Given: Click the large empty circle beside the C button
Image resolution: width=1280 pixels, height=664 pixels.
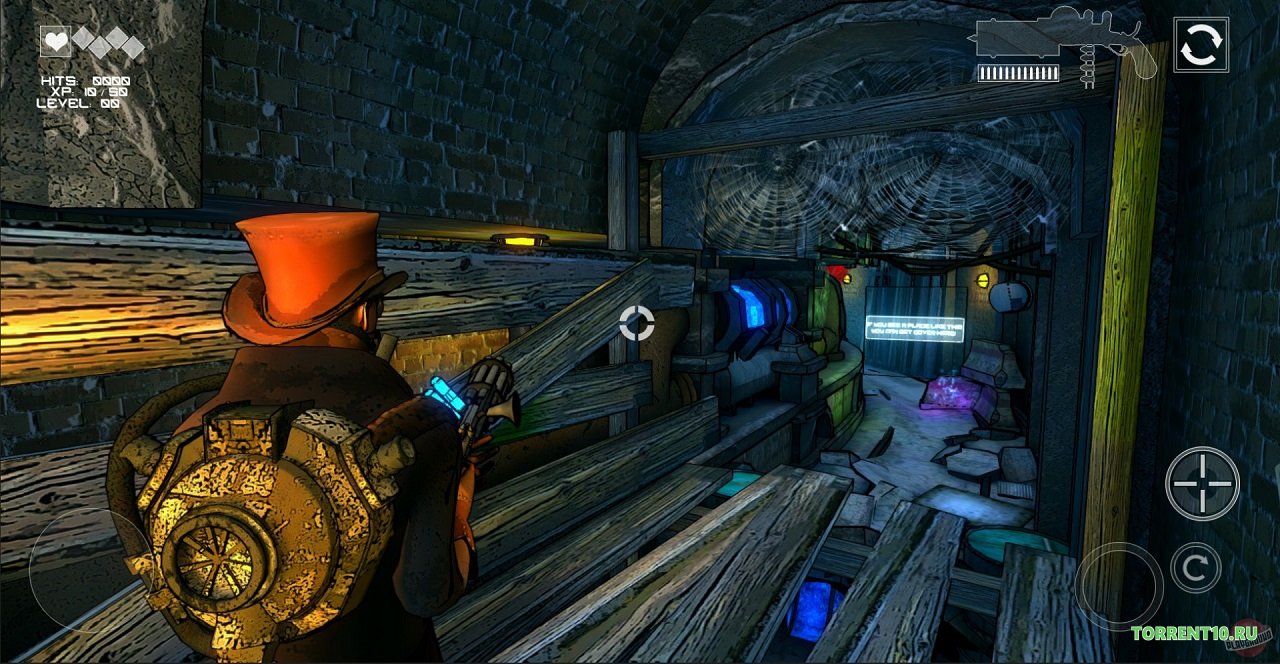Looking at the screenshot, I should (x=1119, y=586).
